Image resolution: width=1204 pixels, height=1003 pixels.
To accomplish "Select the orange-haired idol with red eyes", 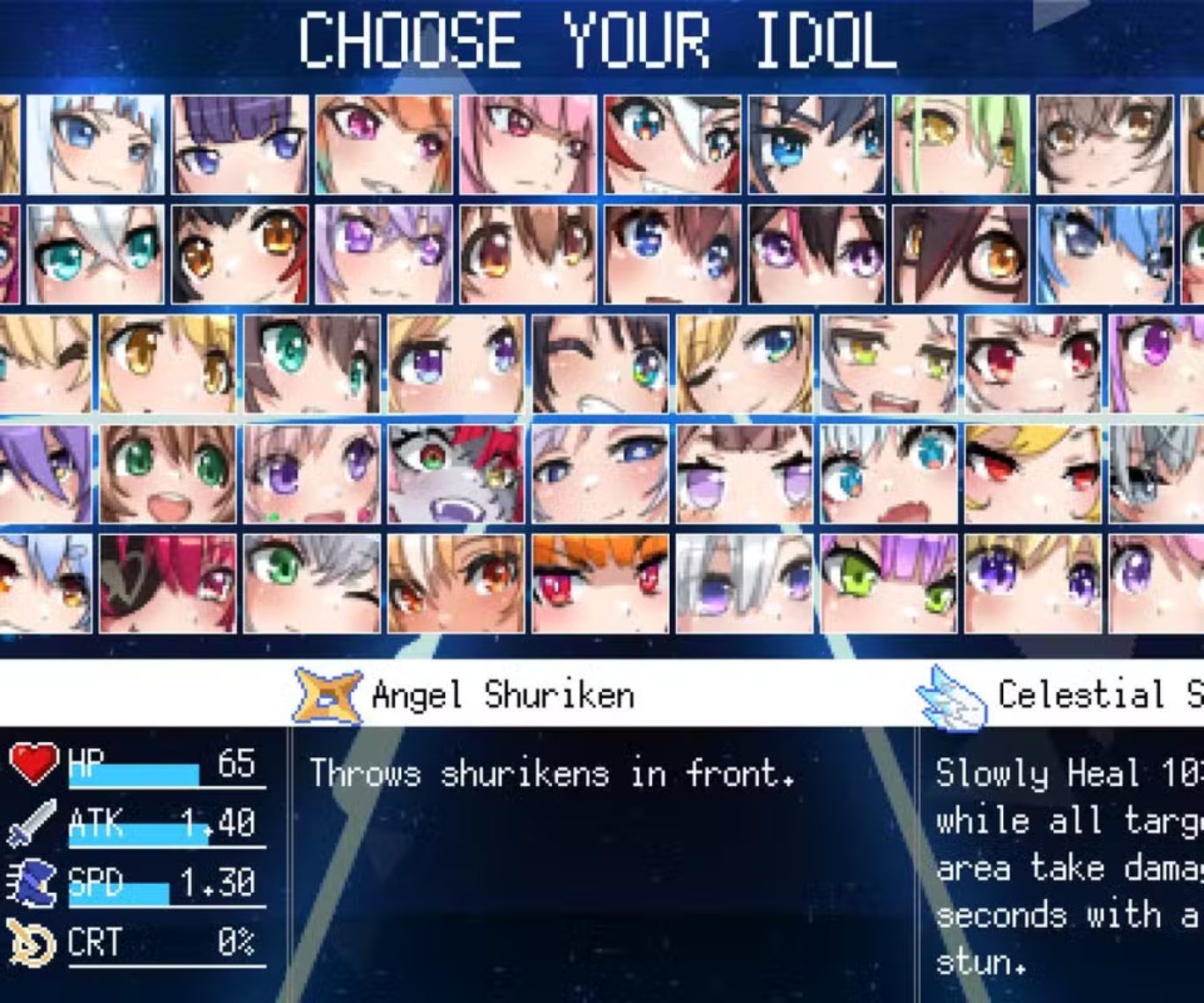I will click(600, 583).
